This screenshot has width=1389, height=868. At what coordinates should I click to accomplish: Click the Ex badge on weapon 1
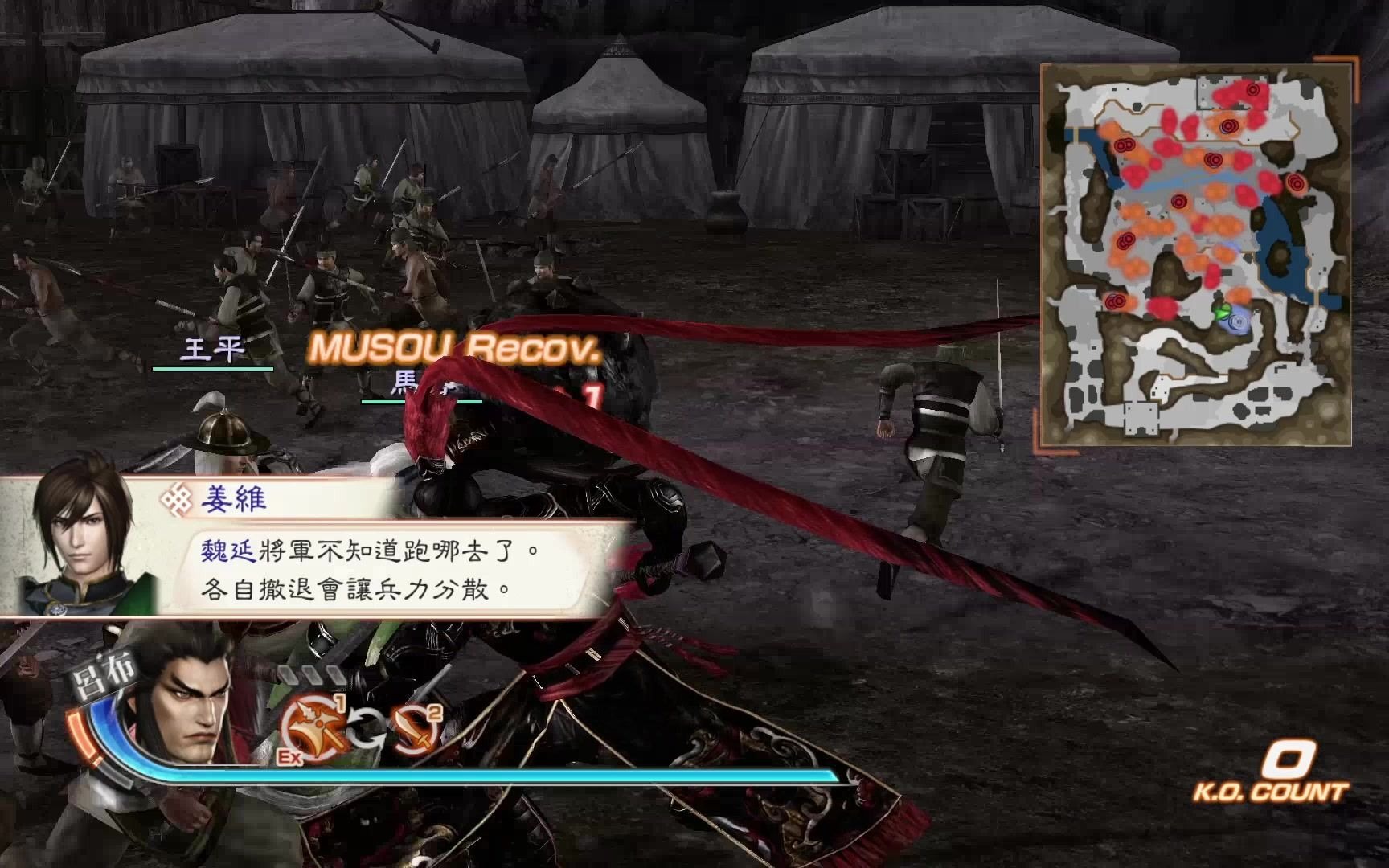289,754
